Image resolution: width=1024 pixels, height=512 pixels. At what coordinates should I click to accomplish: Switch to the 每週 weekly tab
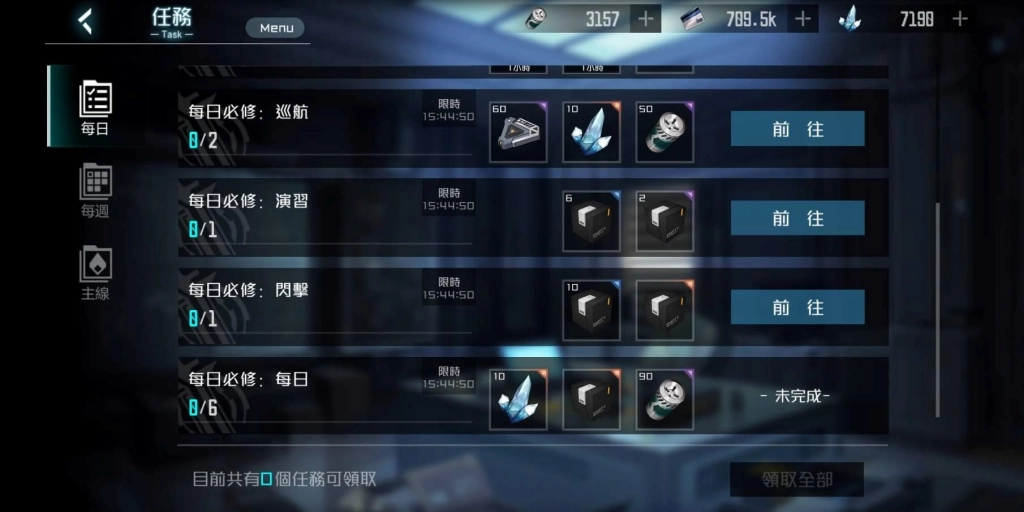tap(95, 190)
